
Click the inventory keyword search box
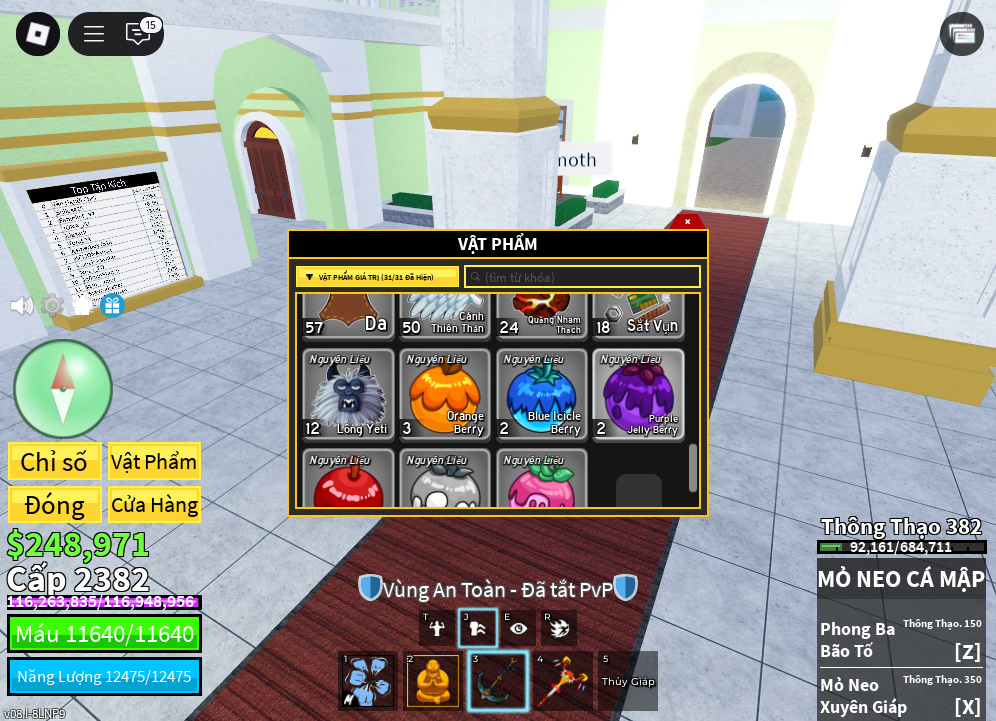point(582,277)
